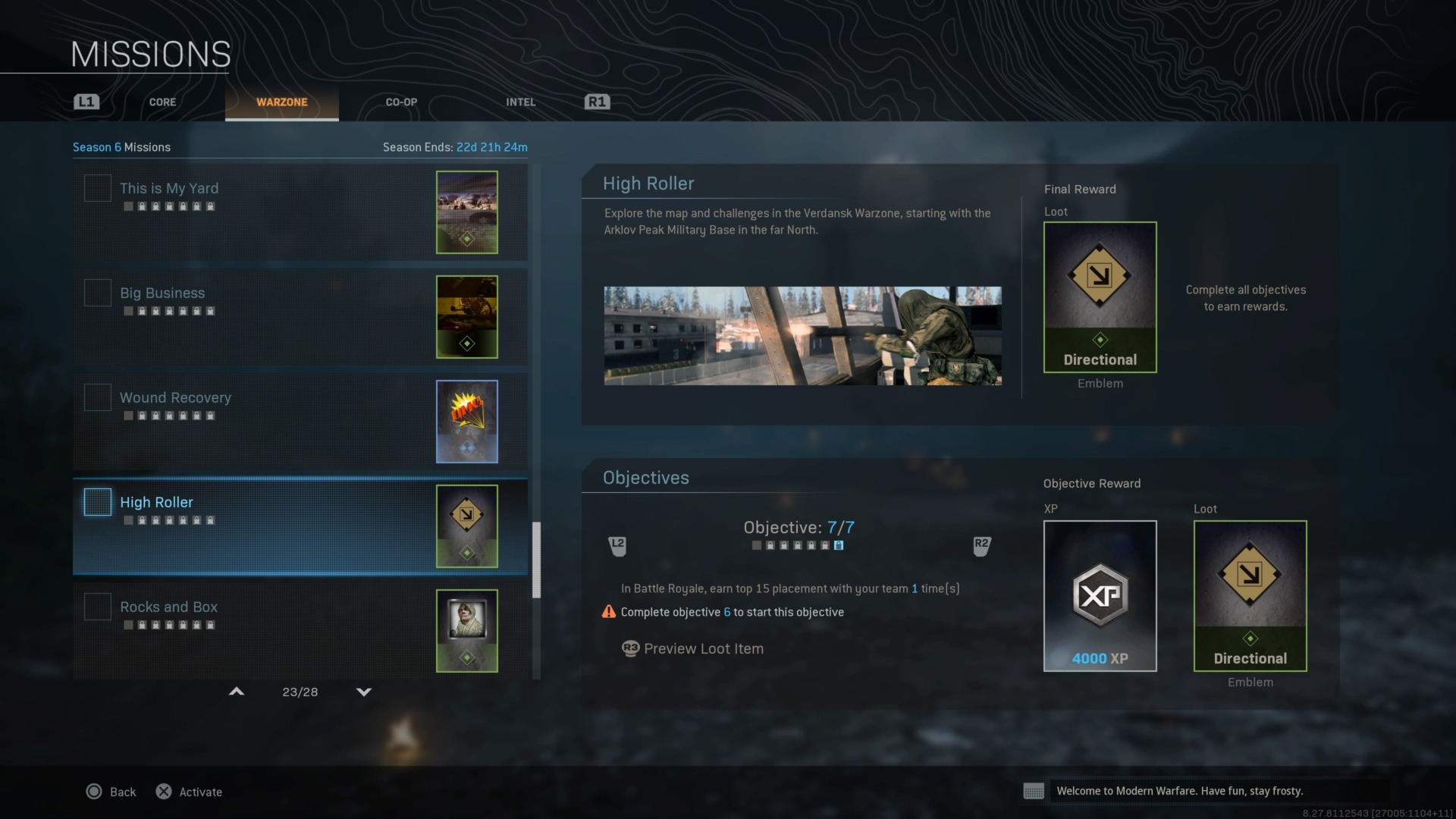1456x819 pixels.
Task: Click the 4000 XP objective reward tile
Action: pyautogui.click(x=1100, y=596)
